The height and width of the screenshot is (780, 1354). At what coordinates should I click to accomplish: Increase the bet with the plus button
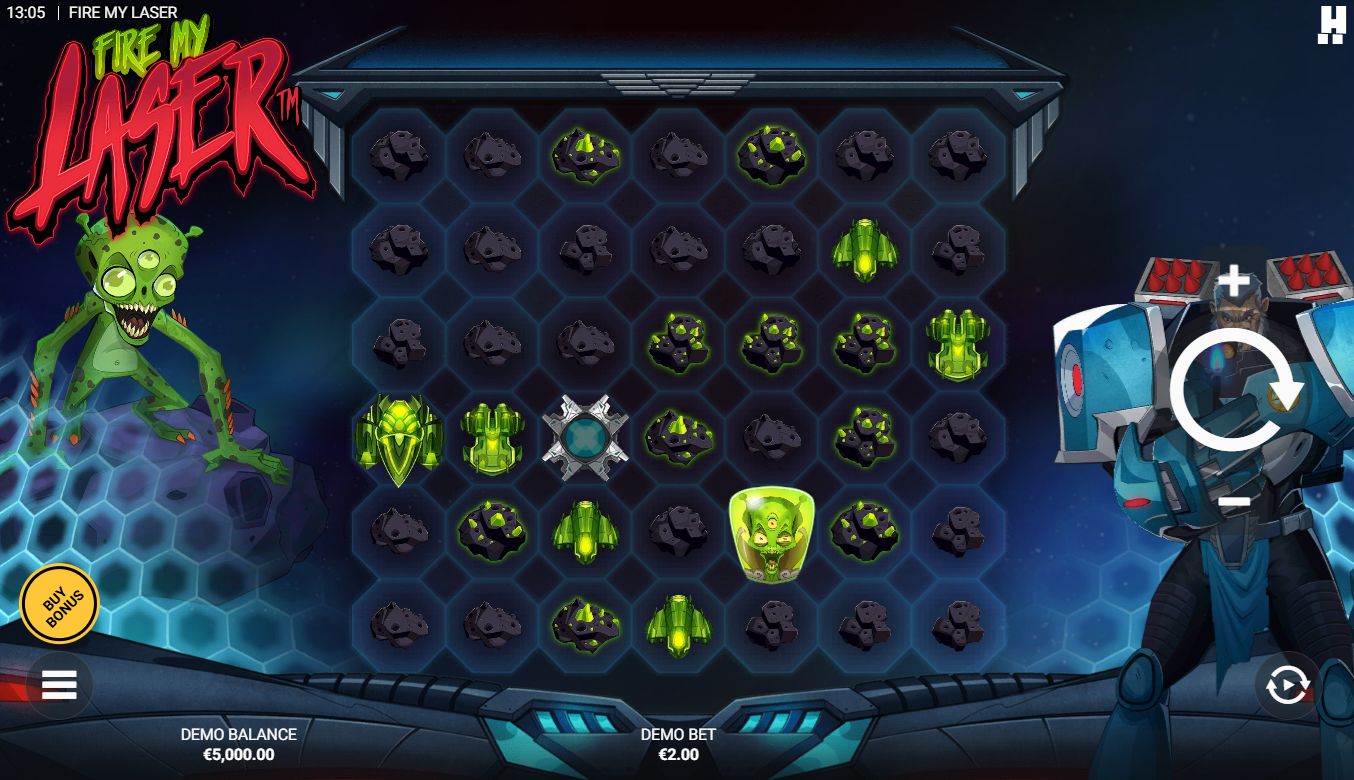[1234, 282]
